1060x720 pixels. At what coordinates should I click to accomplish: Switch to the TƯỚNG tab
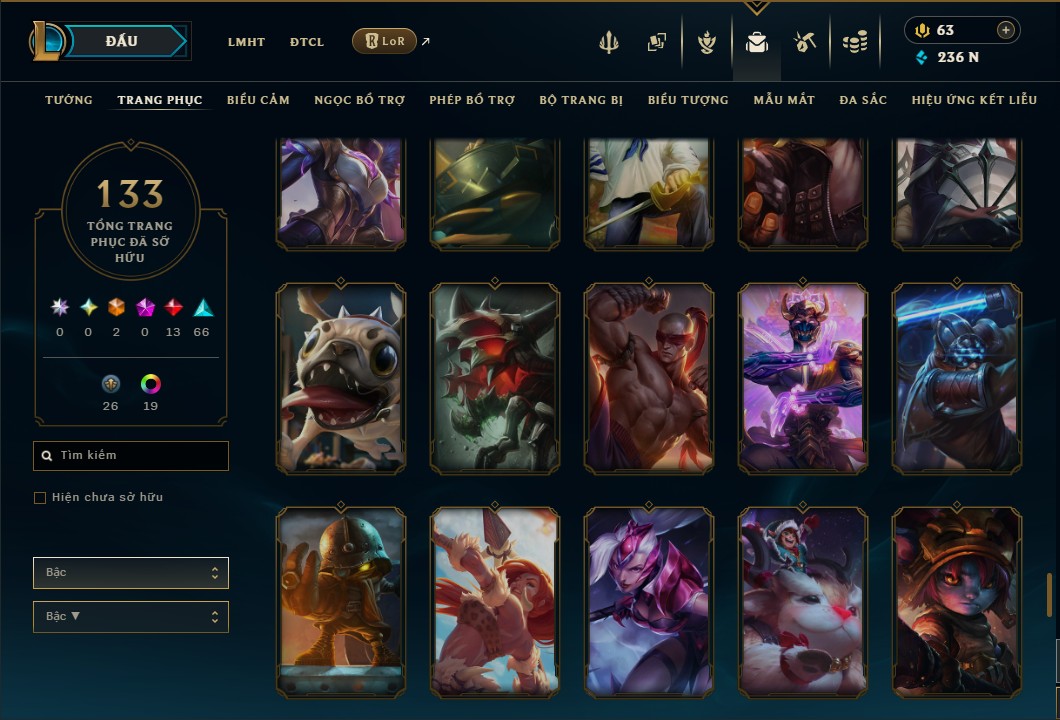coord(69,100)
